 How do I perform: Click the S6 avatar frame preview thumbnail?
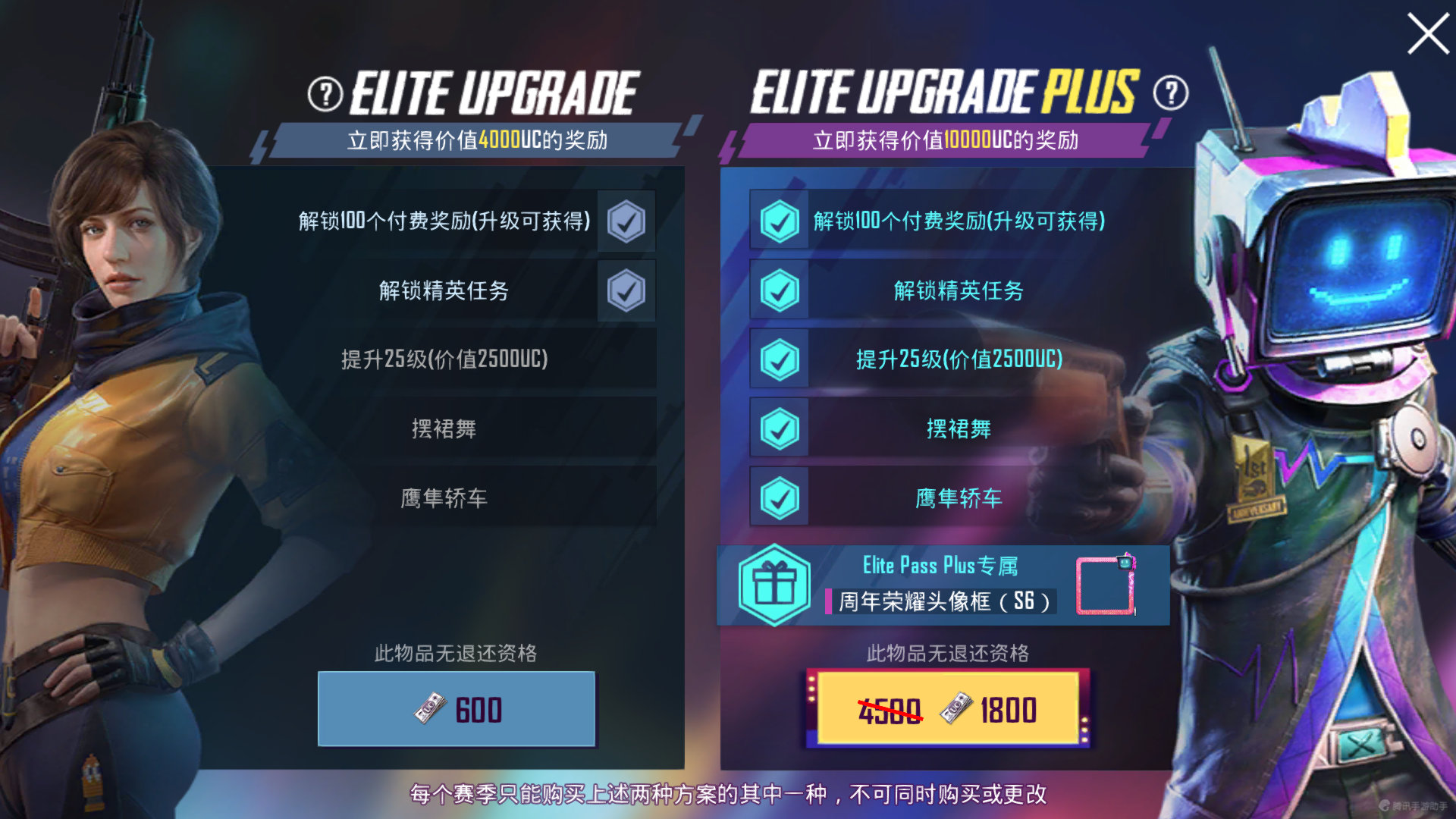coord(1106,586)
